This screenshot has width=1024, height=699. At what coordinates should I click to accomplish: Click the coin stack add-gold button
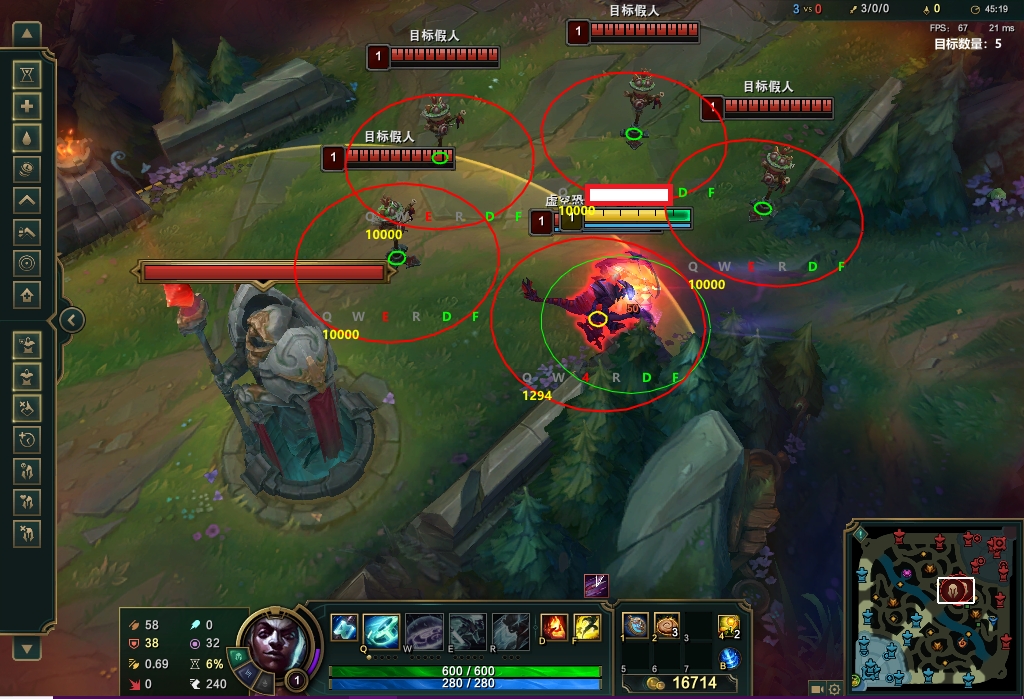27,168
